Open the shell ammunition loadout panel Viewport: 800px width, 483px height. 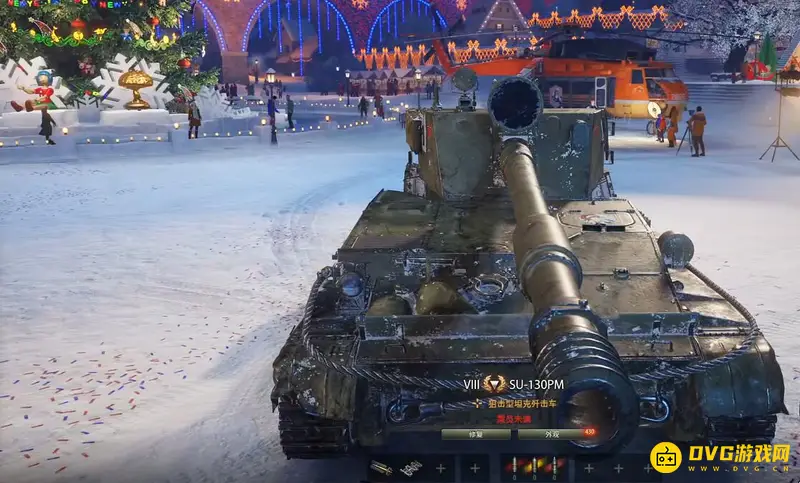[535, 467]
